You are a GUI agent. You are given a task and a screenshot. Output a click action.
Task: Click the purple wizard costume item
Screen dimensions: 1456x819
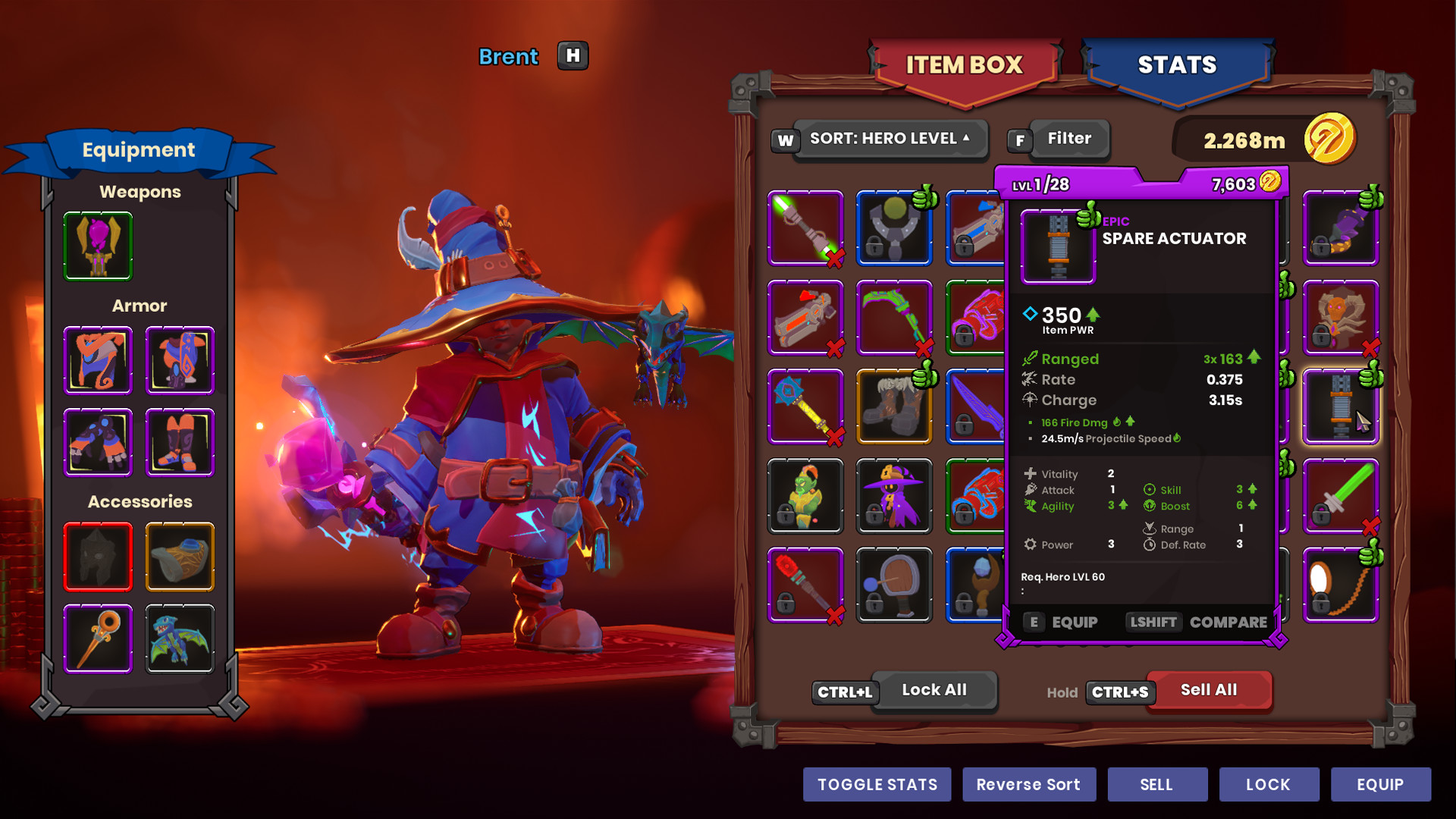point(894,497)
